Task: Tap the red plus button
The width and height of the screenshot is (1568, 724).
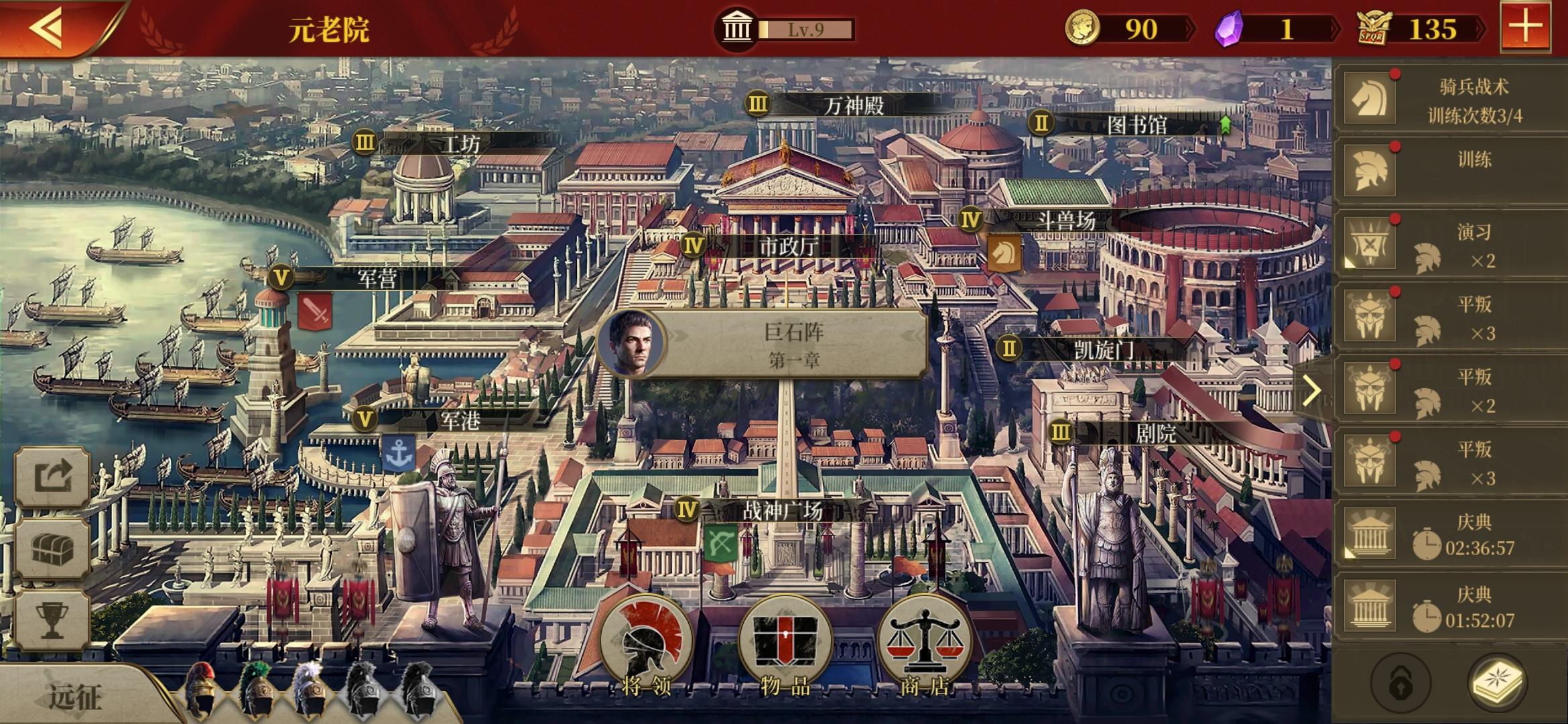Action: coord(1525,28)
